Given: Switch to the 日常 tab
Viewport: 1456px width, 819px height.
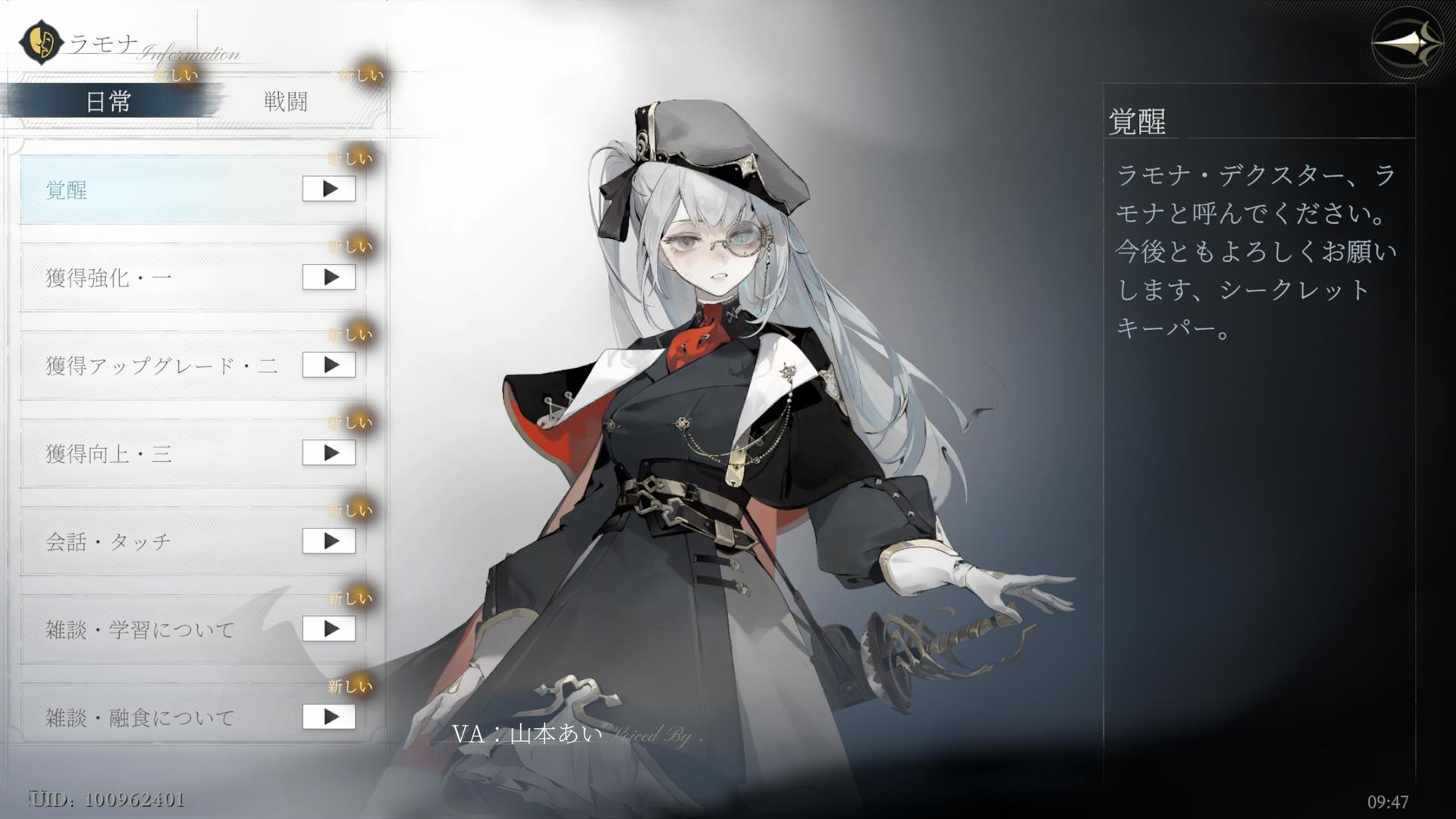Looking at the screenshot, I should pyautogui.click(x=108, y=102).
